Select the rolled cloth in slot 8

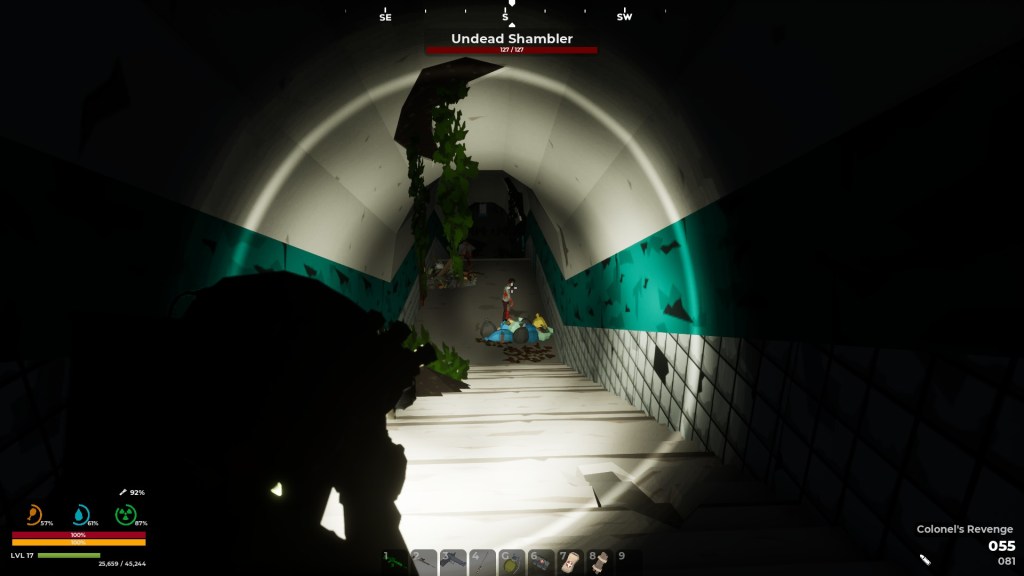pos(599,562)
